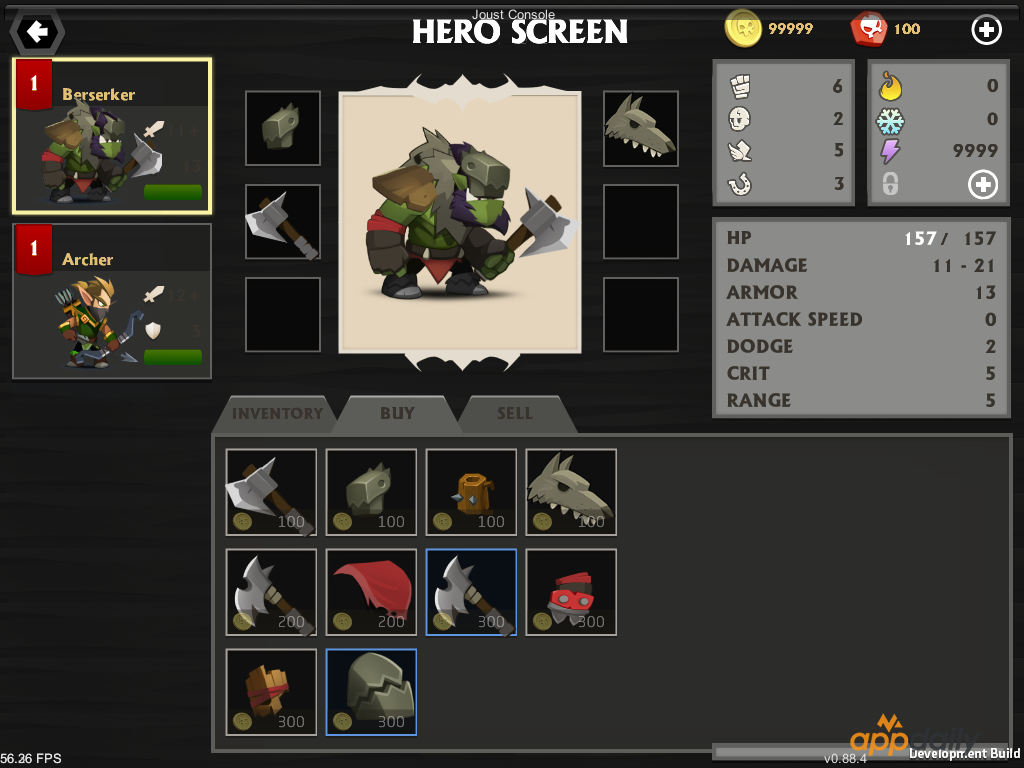Select the Archer hero card
The image size is (1024, 768).
pyautogui.click(x=112, y=301)
